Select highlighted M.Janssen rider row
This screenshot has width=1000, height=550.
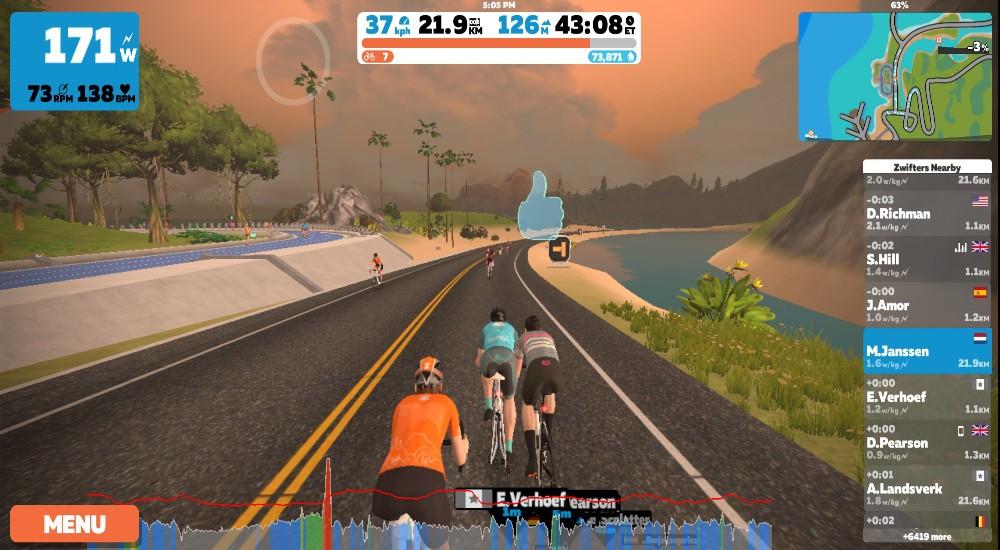pos(927,351)
